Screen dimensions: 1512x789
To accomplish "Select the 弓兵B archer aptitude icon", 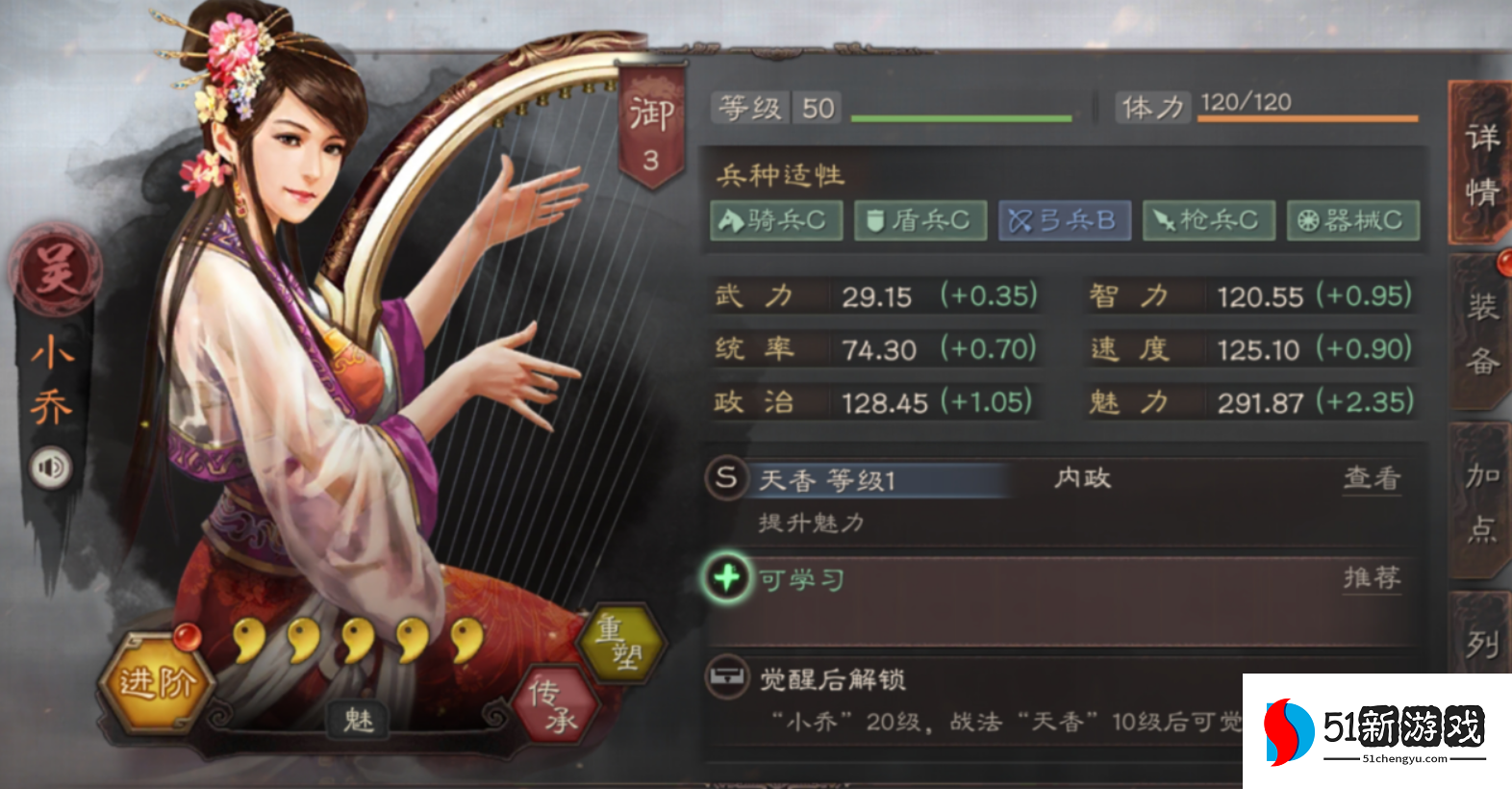I will point(1065,220).
